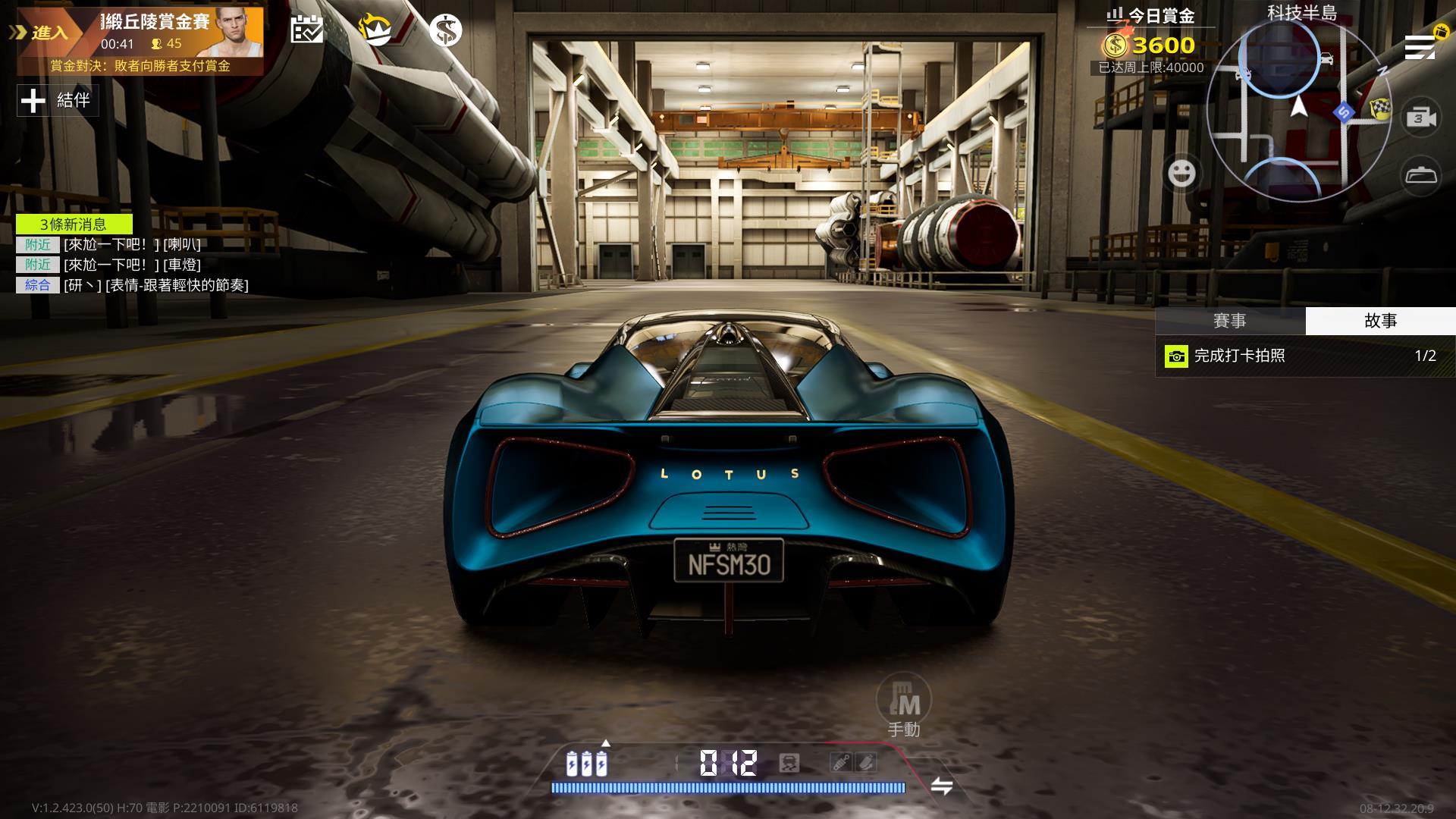Open the smiley emote button

[x=1181, y=174]
